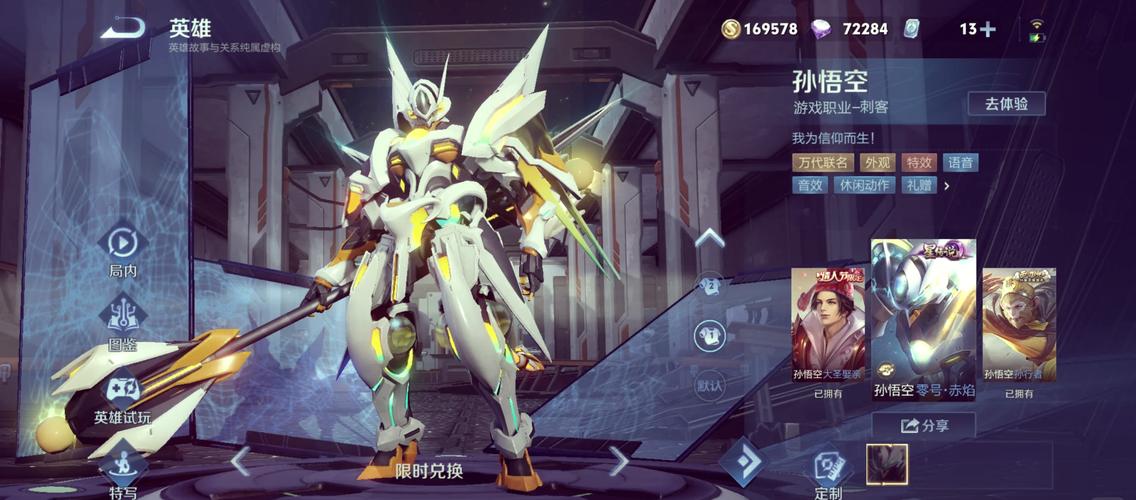Choose the 孙行者 skin card
The width and height of the screenshot is (1136, 500).
pos(1018,327)
